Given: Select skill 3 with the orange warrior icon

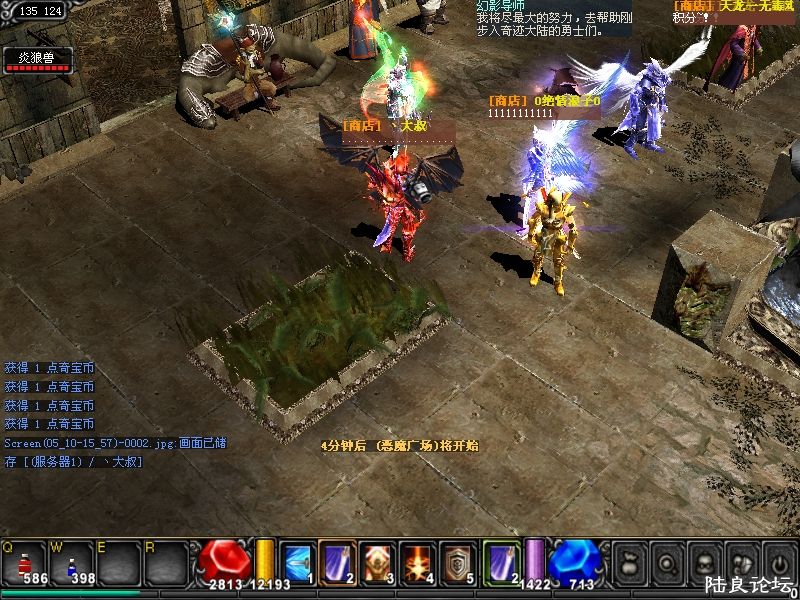Looking at the screenshot, I should pos(376,563).
